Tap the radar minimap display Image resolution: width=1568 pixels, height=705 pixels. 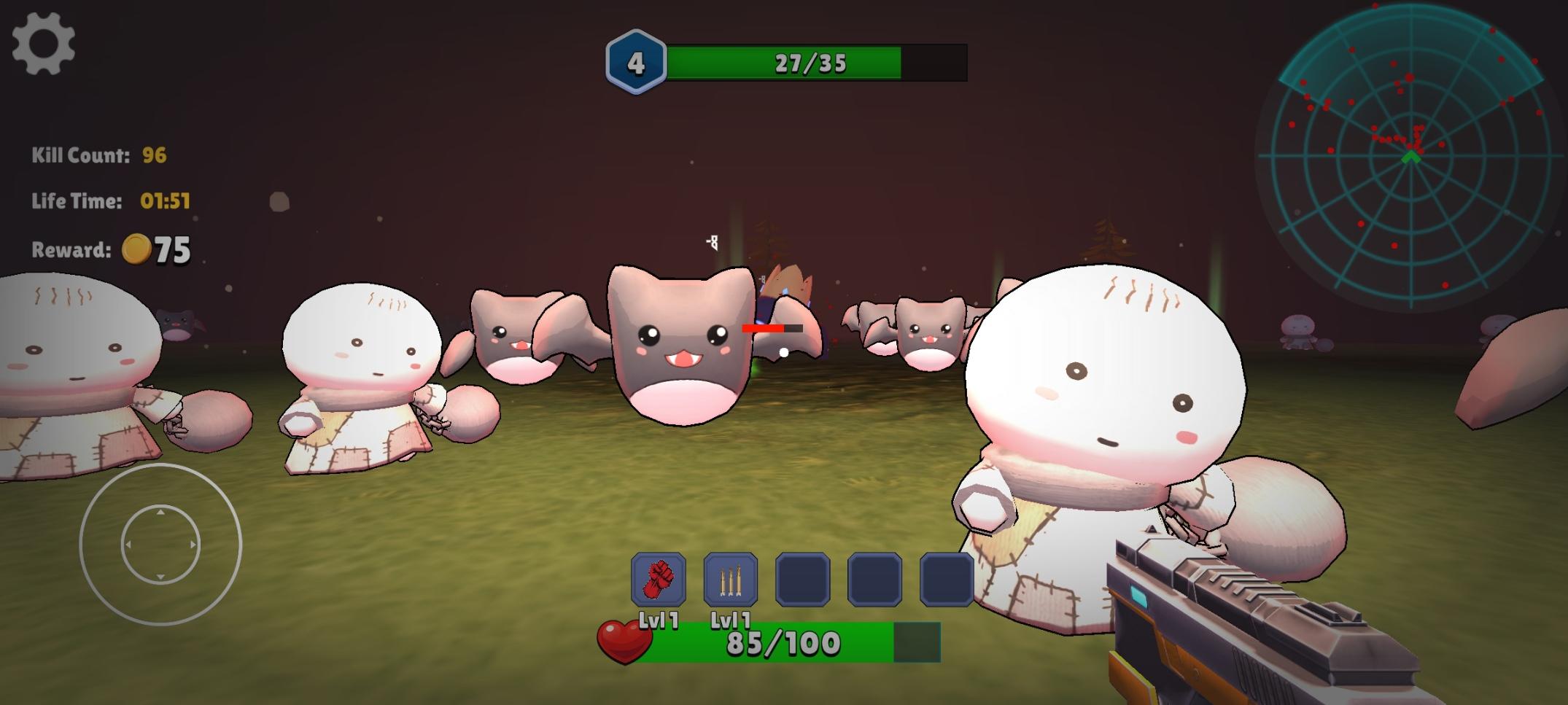[x=1411, y=157]
